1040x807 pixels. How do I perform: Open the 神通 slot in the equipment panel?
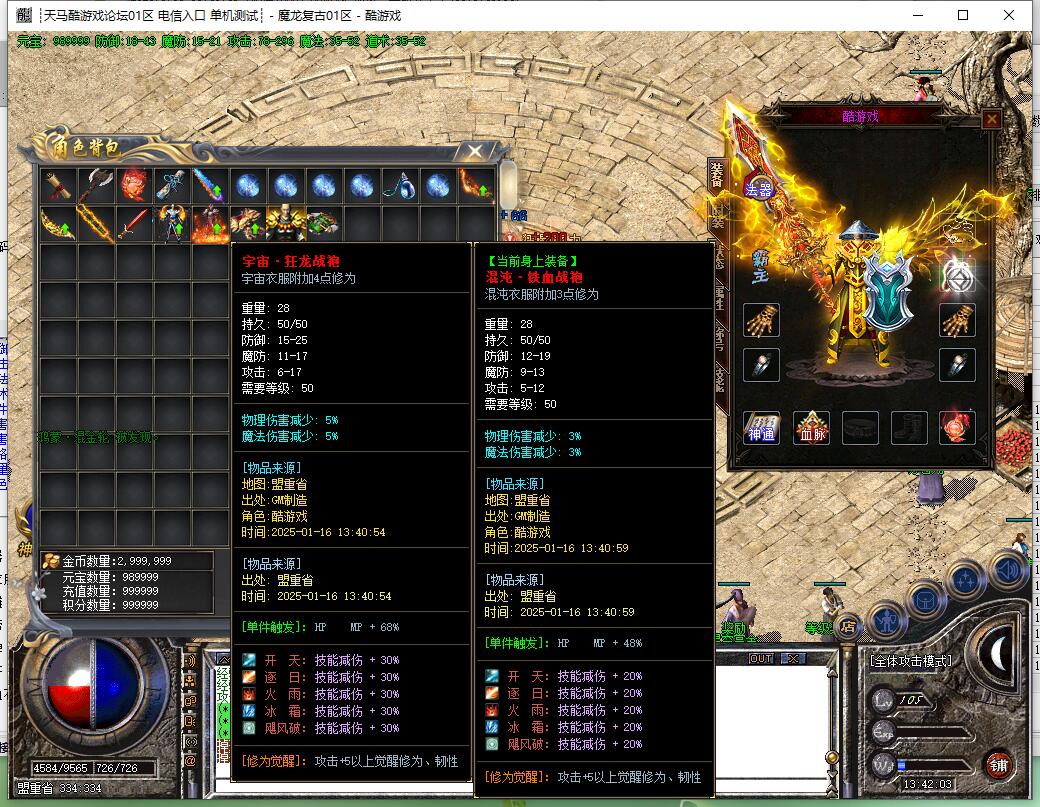tap(762, 427)
